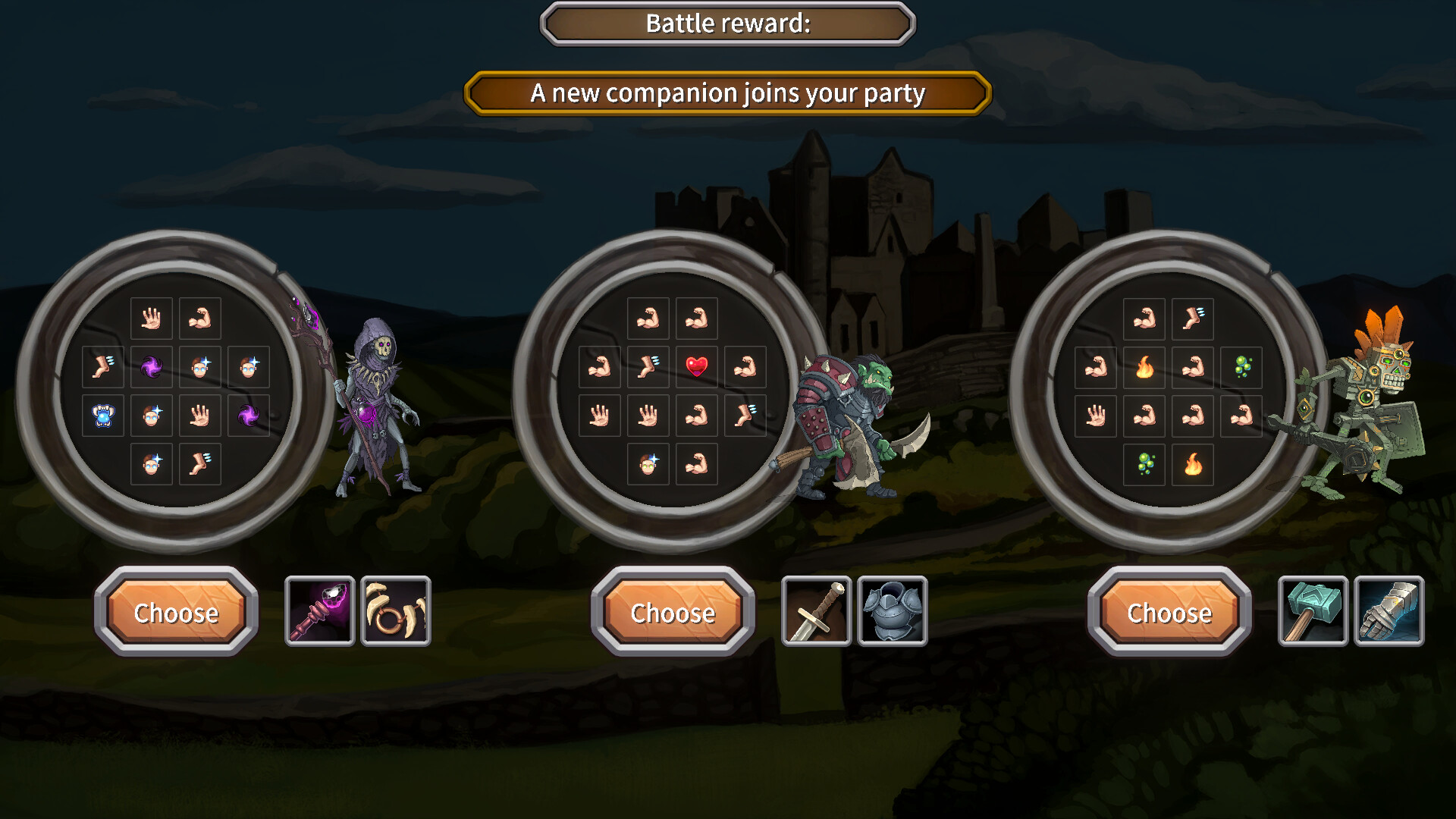Image resolution: width=1456 pixels, height=819 pixels.
Task: Select the heart stat icon in orc's circle
Action: tap(695, 367)
